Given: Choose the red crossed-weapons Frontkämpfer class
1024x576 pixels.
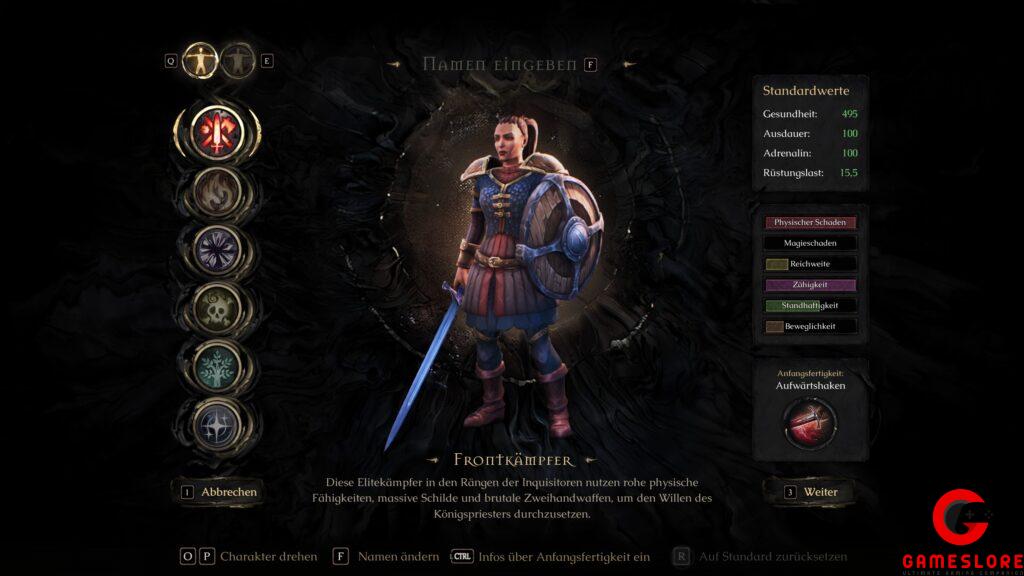Looking at the screenshot, I should [x=217, y=131].
